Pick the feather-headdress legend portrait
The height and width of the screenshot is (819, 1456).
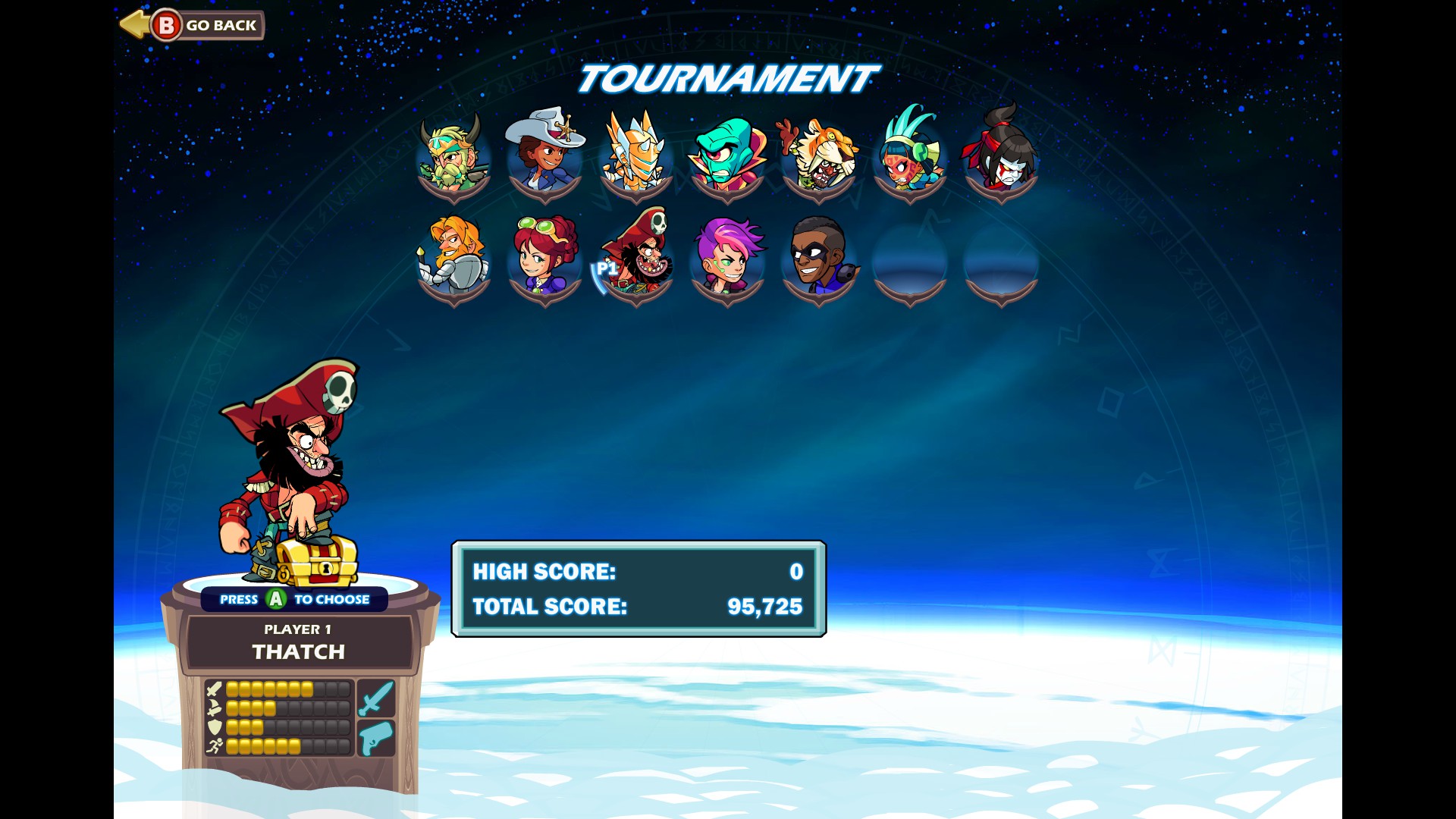[x=909, y=157]
